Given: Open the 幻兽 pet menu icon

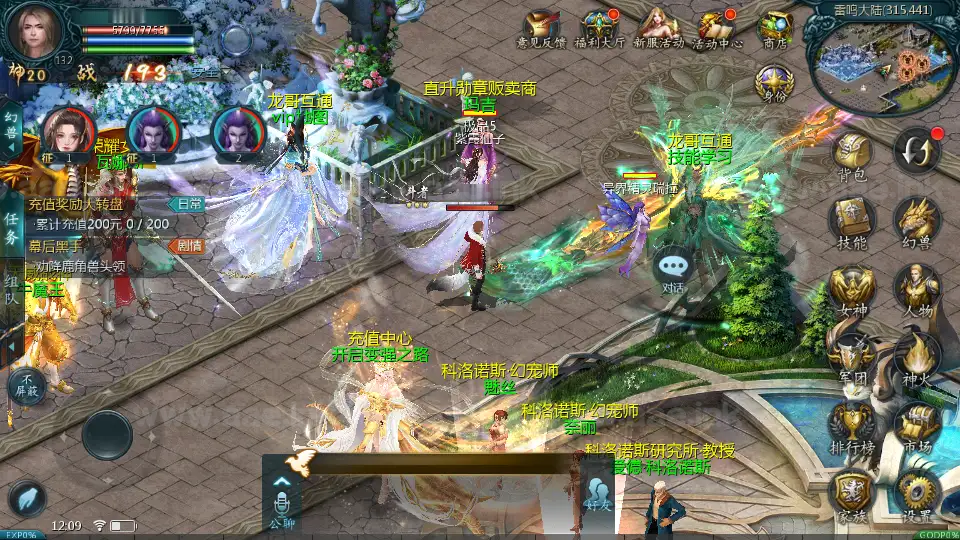Looking at the screenshot, I should coord(916,220).
